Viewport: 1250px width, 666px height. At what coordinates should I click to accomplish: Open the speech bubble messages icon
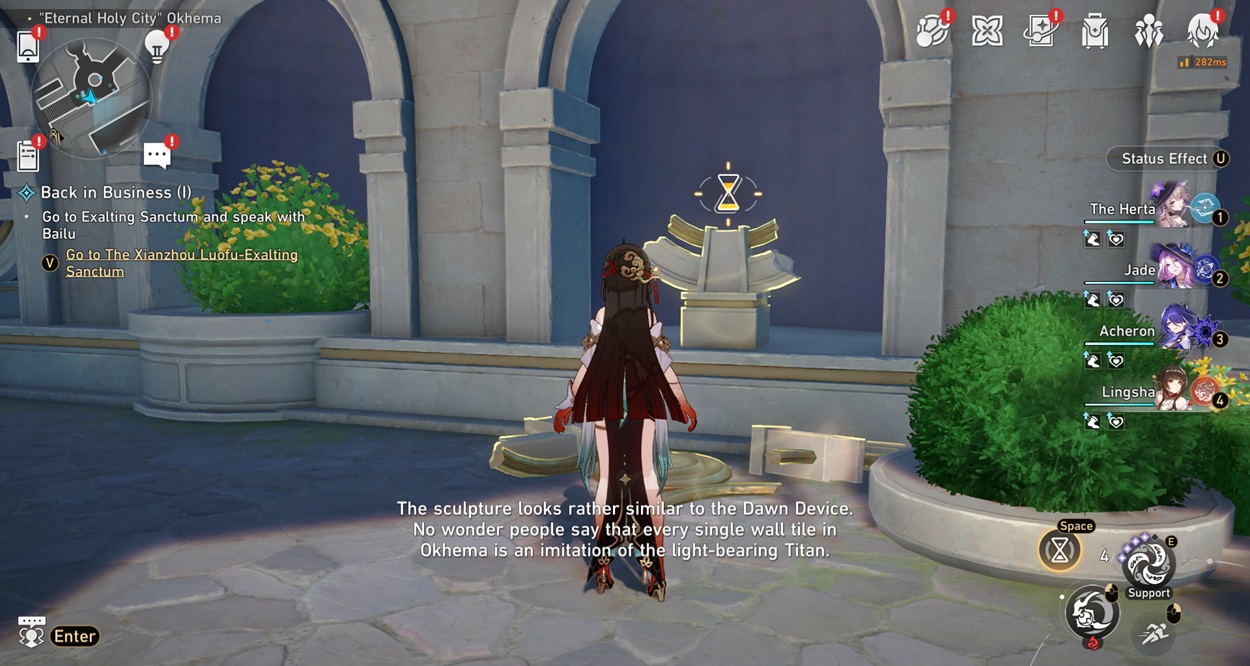tap(157, 155)
